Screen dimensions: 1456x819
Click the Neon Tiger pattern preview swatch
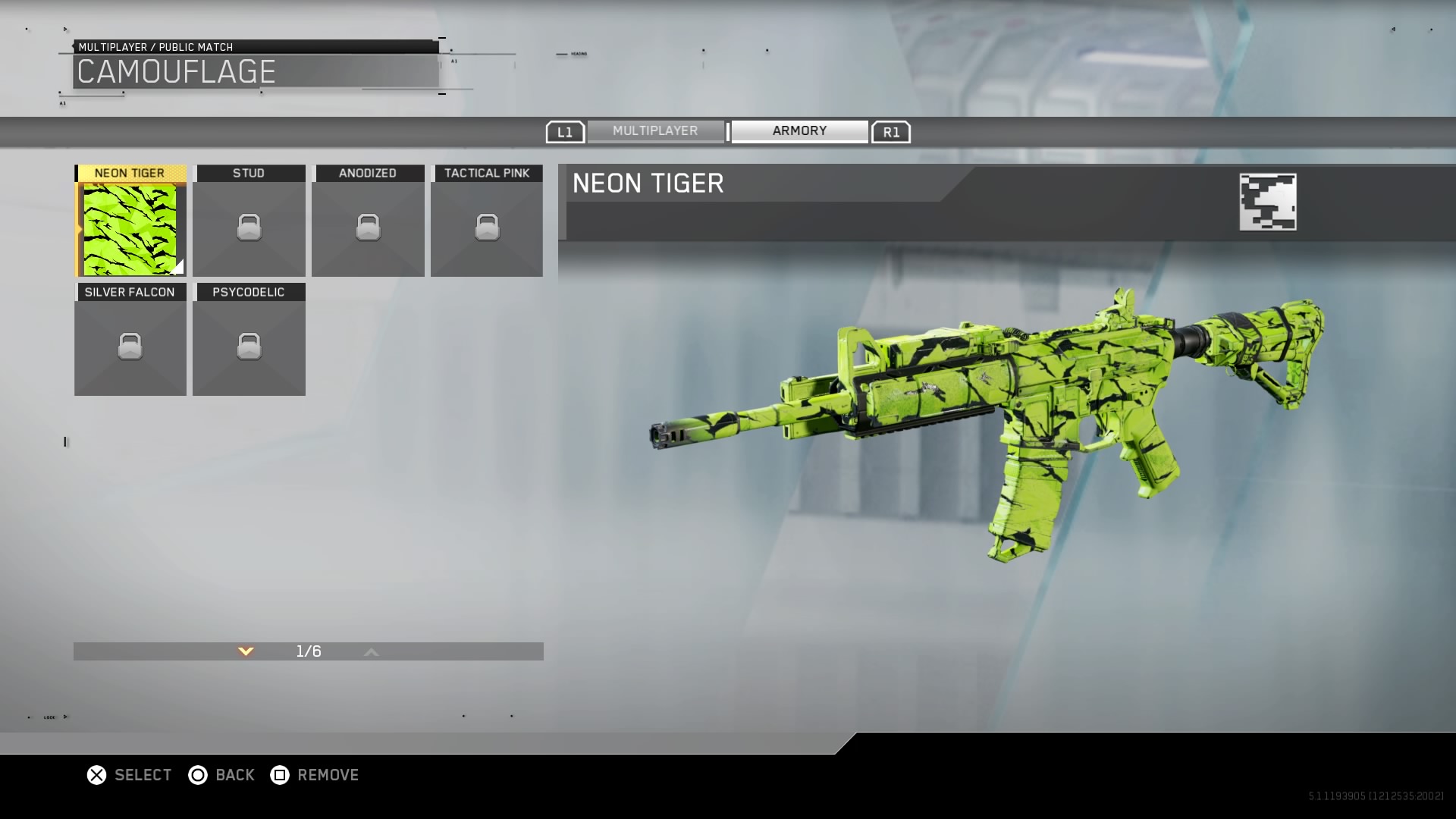pyautogui.click(x=1267, y=202)
